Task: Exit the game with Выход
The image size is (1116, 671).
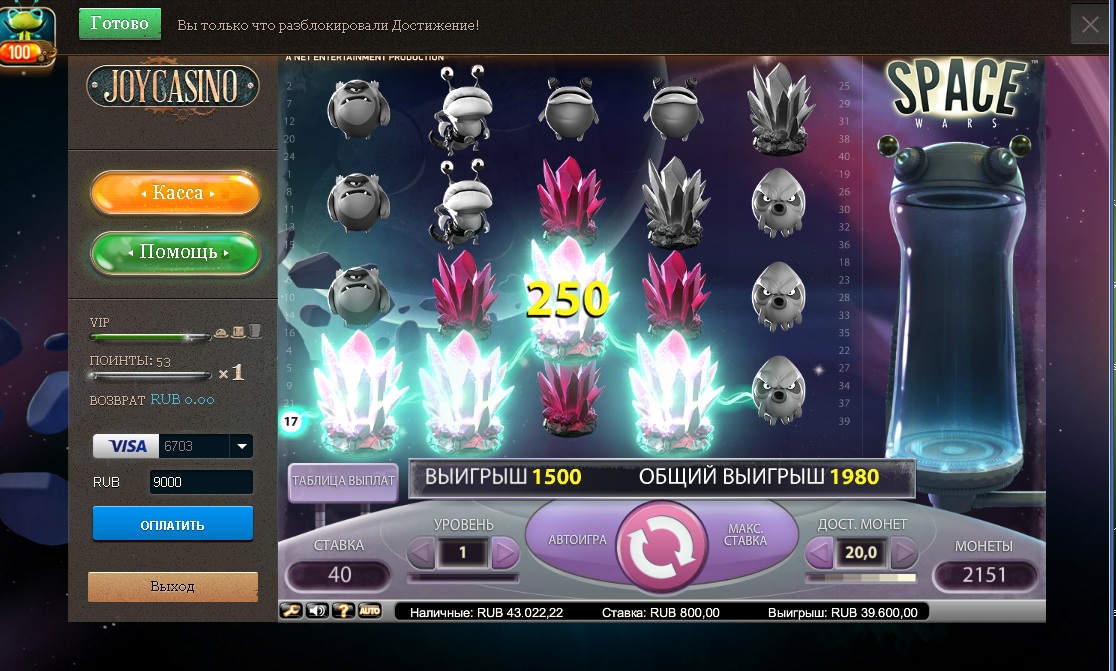Action: 172,586
